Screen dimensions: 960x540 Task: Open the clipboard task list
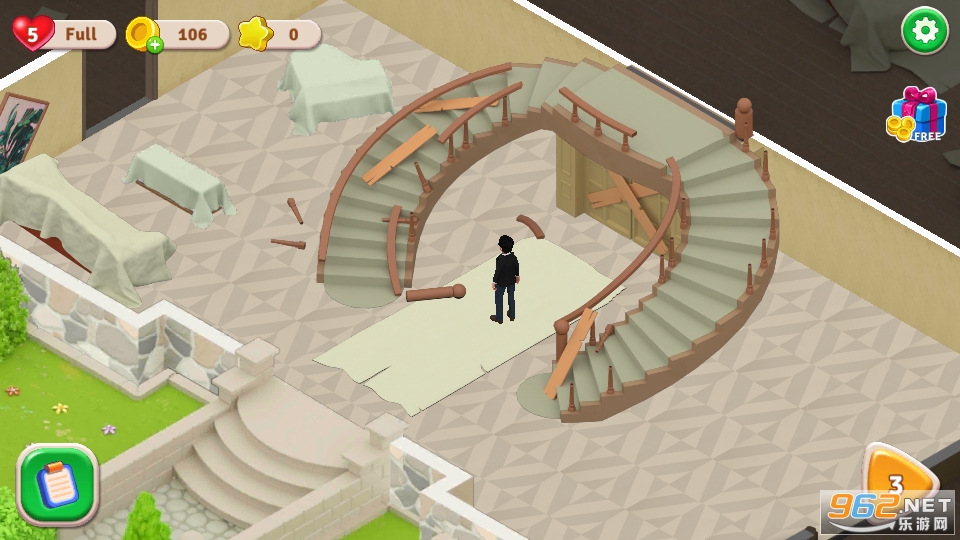[x=57, y=484]
